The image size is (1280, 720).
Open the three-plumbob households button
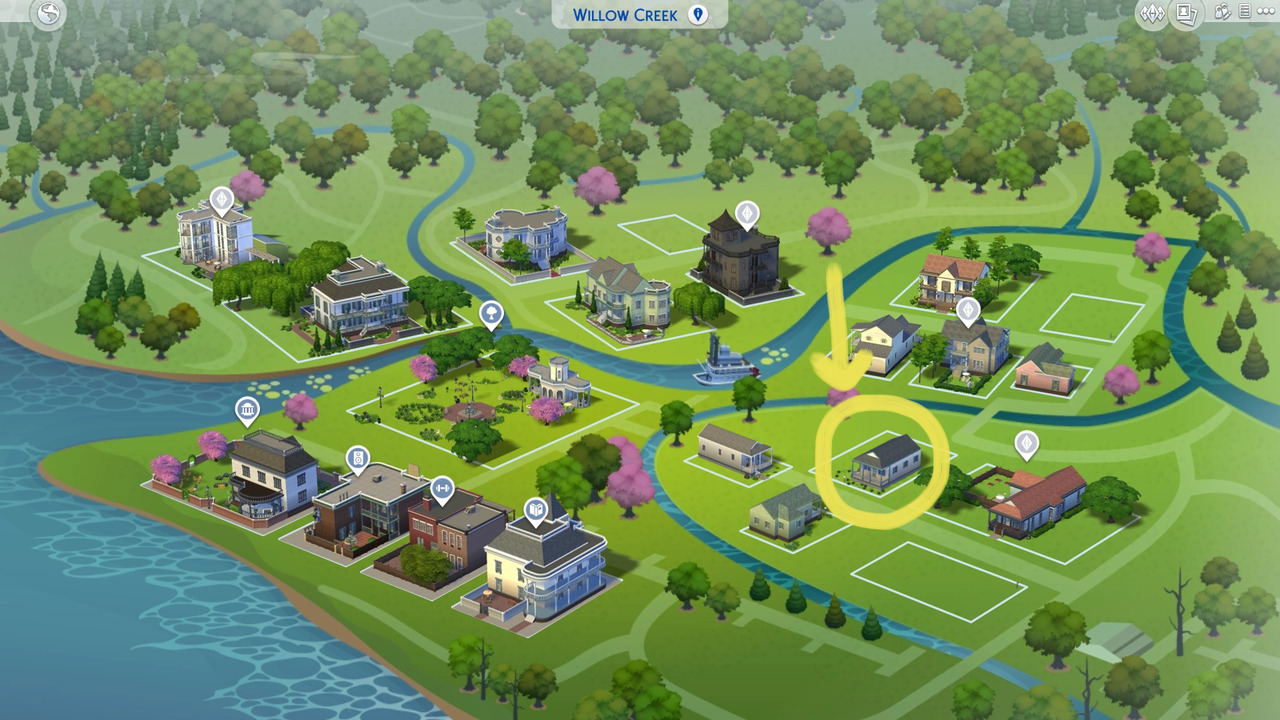coord(1153,14)
